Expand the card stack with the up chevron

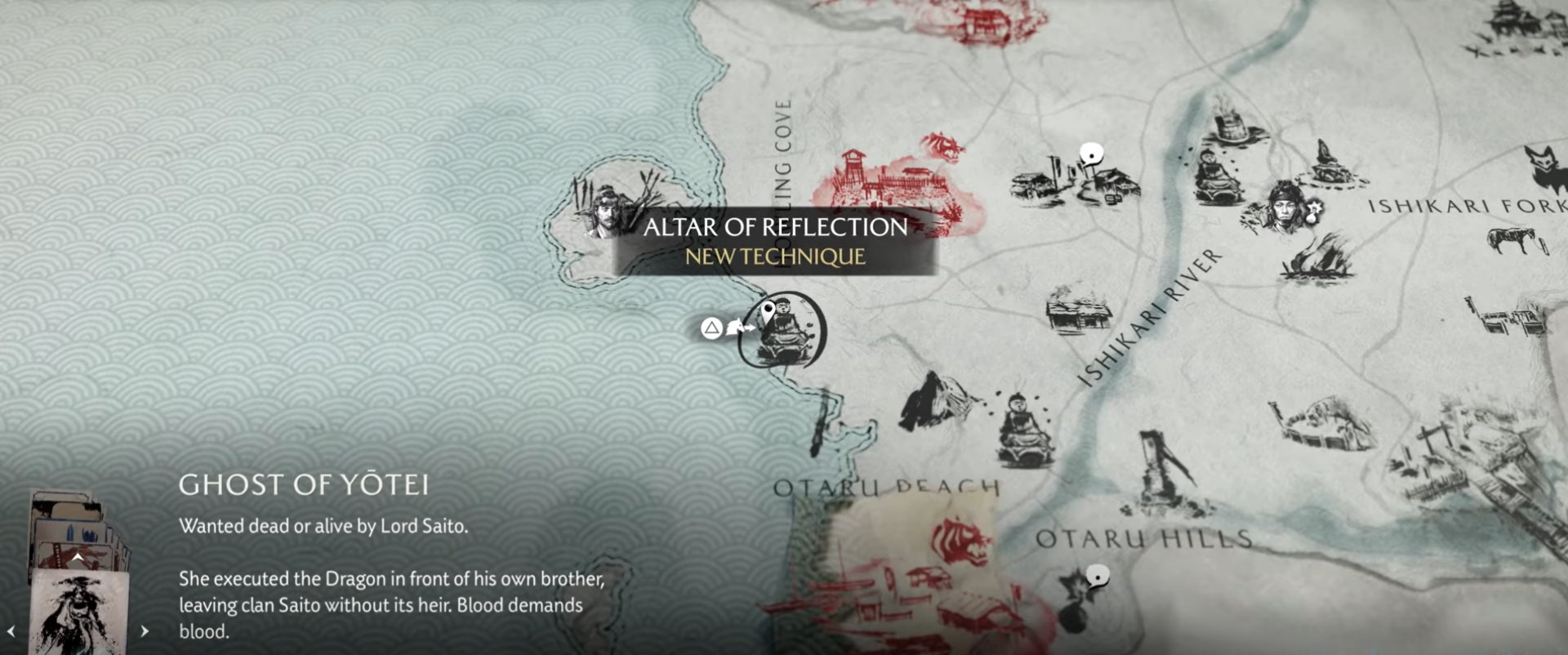[x=77, y=559]
